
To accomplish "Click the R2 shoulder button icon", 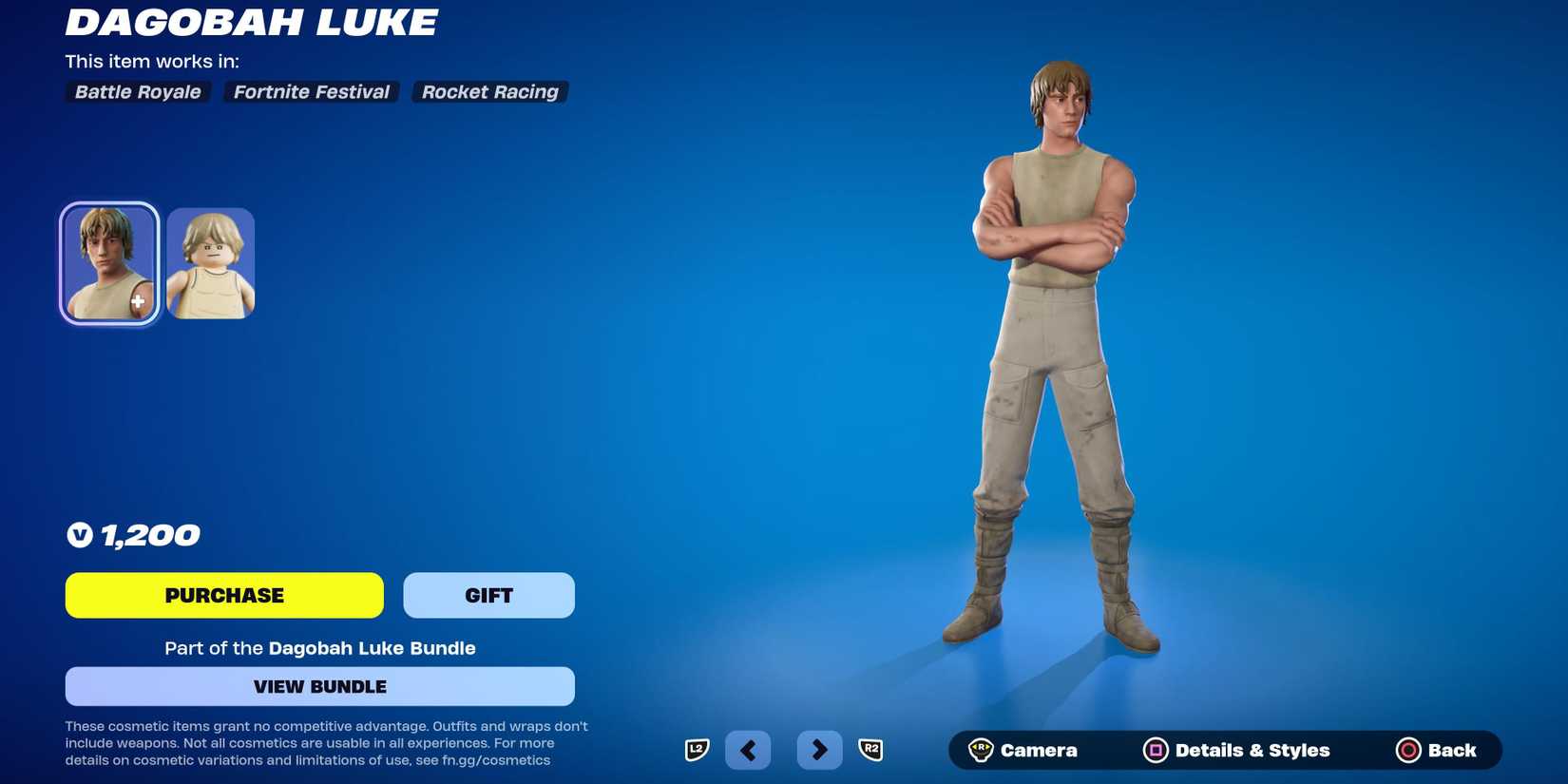I will click(x=872, y=750).
